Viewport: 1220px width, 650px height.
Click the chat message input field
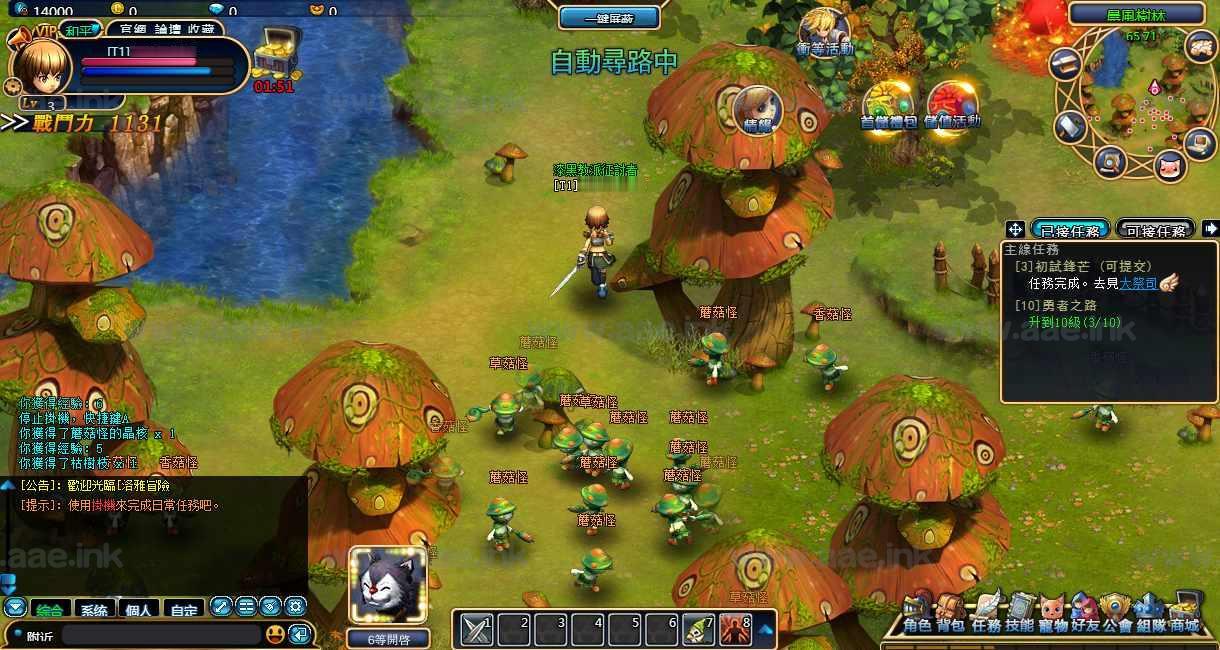[x=160, y=634]
